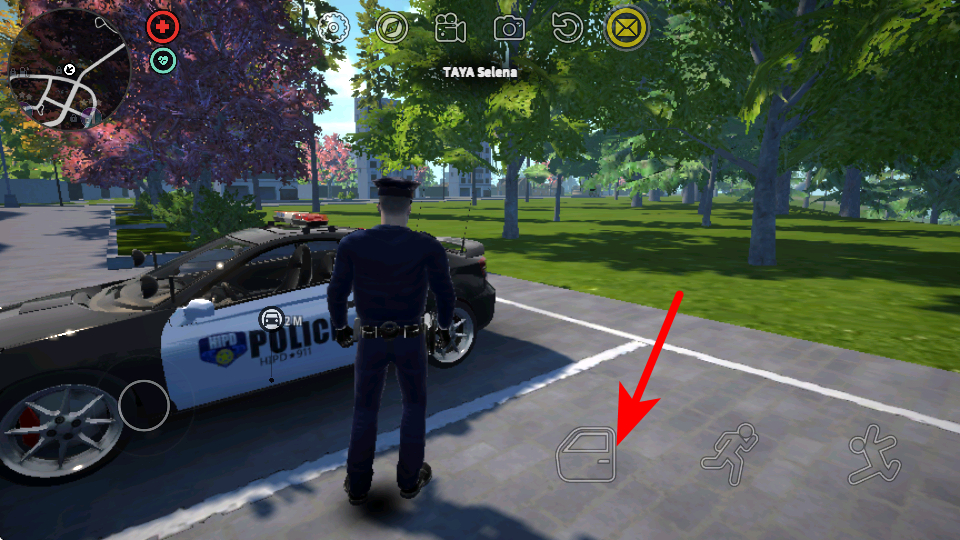Select the police car marker icon
Viewport: 960px width, 540px height.
(271, 319)
